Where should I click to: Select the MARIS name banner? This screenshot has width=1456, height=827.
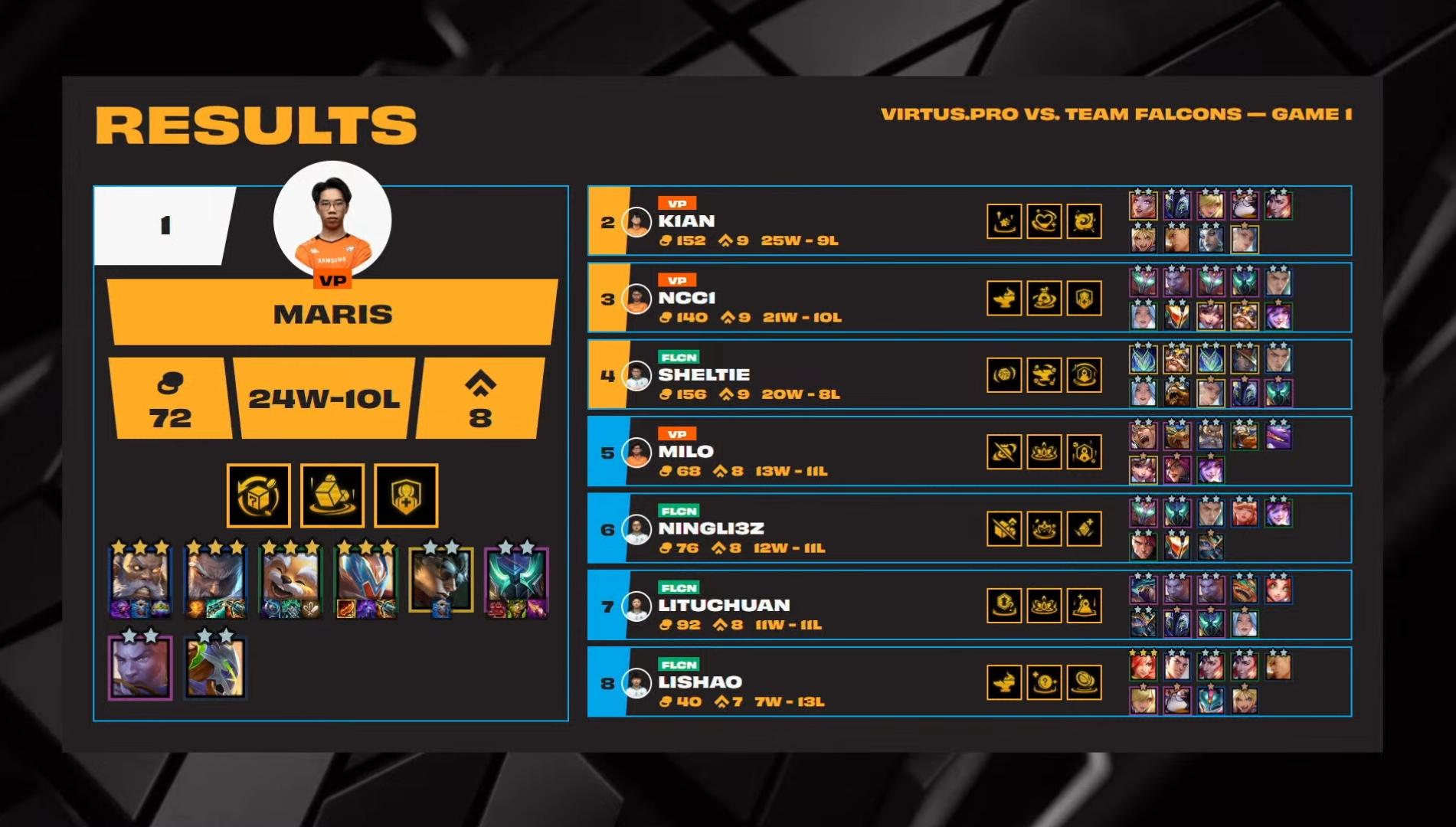332,313
